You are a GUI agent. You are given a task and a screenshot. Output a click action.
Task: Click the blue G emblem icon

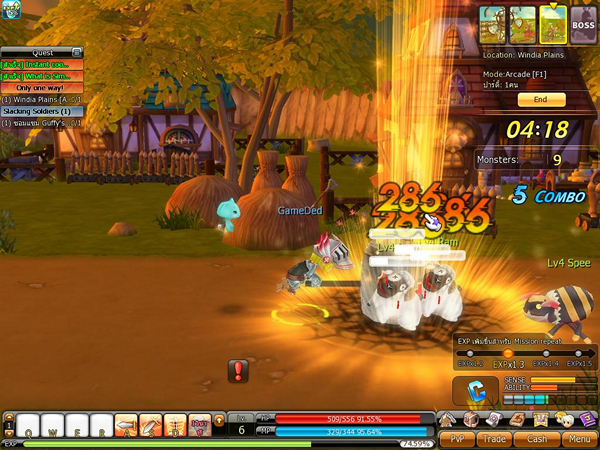[476, 388]
